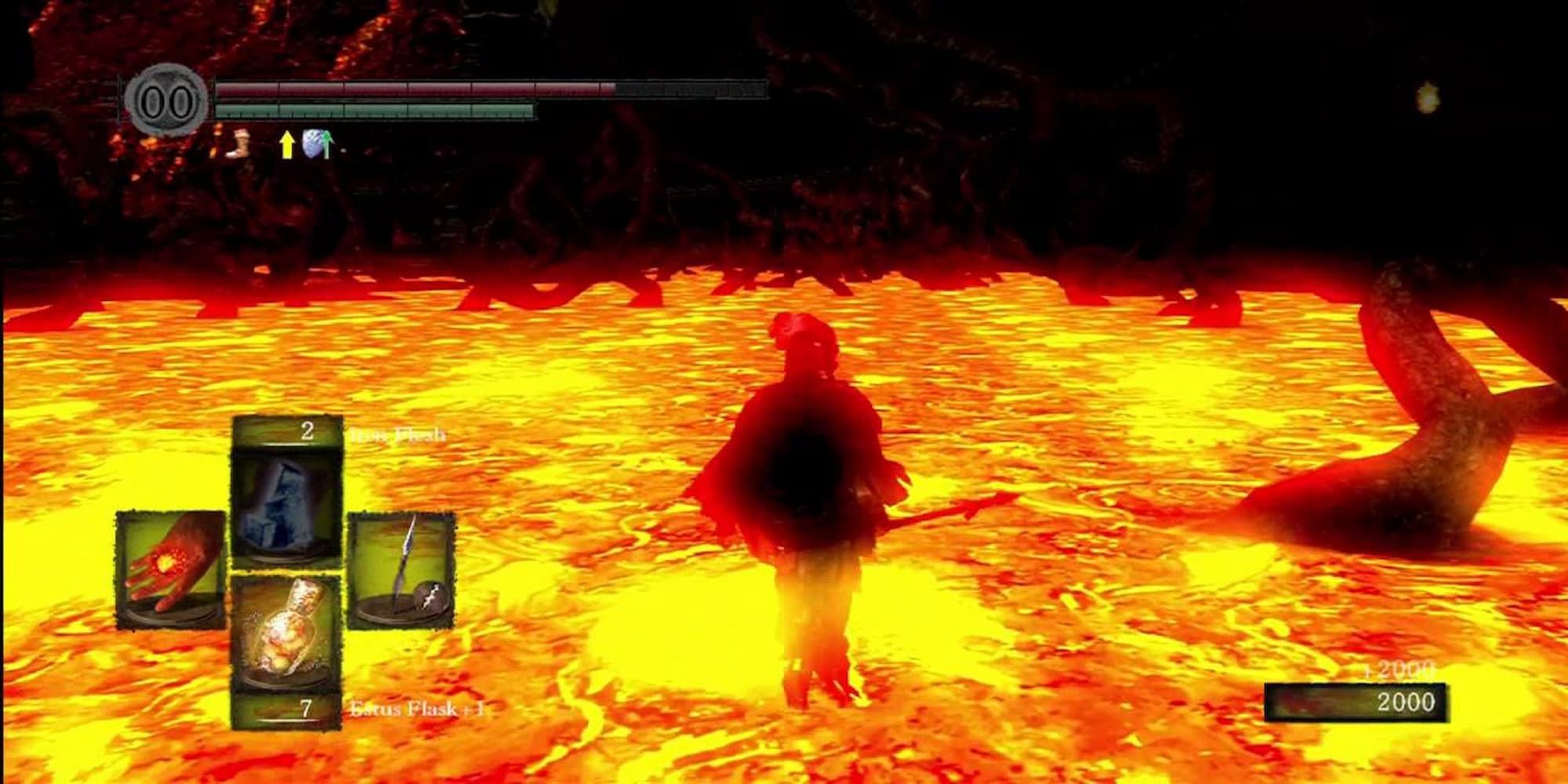This screenshot has height=784, width=1568.
Task: Click the green stamina bar
Action: pyautogui.click(x=376, y=110)
